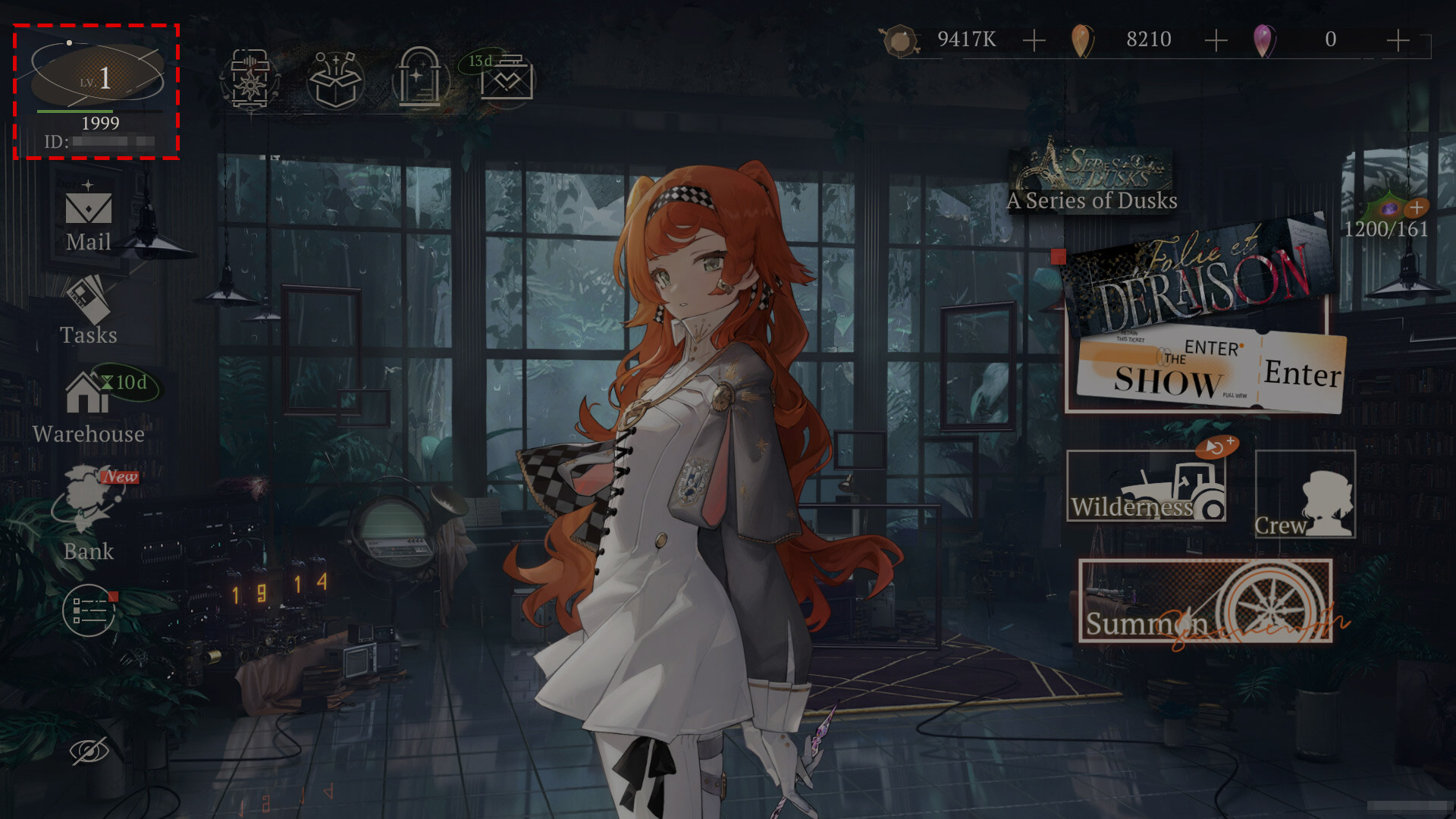Enter the Warehouse
This screenshot has height=819, width=1456.
pyautogui.click(x=89, y=408)
